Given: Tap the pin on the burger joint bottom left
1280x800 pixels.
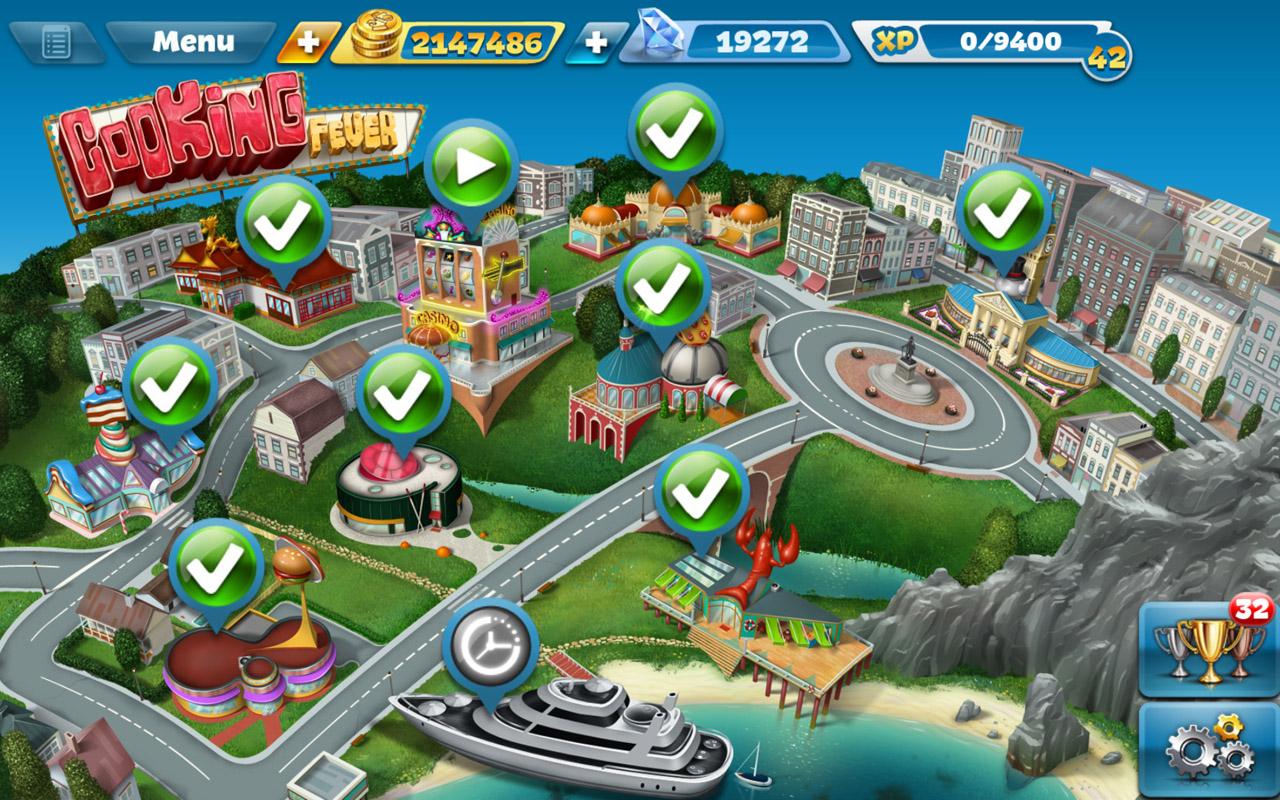Looking at the screenshot, I should coord(213,565).
